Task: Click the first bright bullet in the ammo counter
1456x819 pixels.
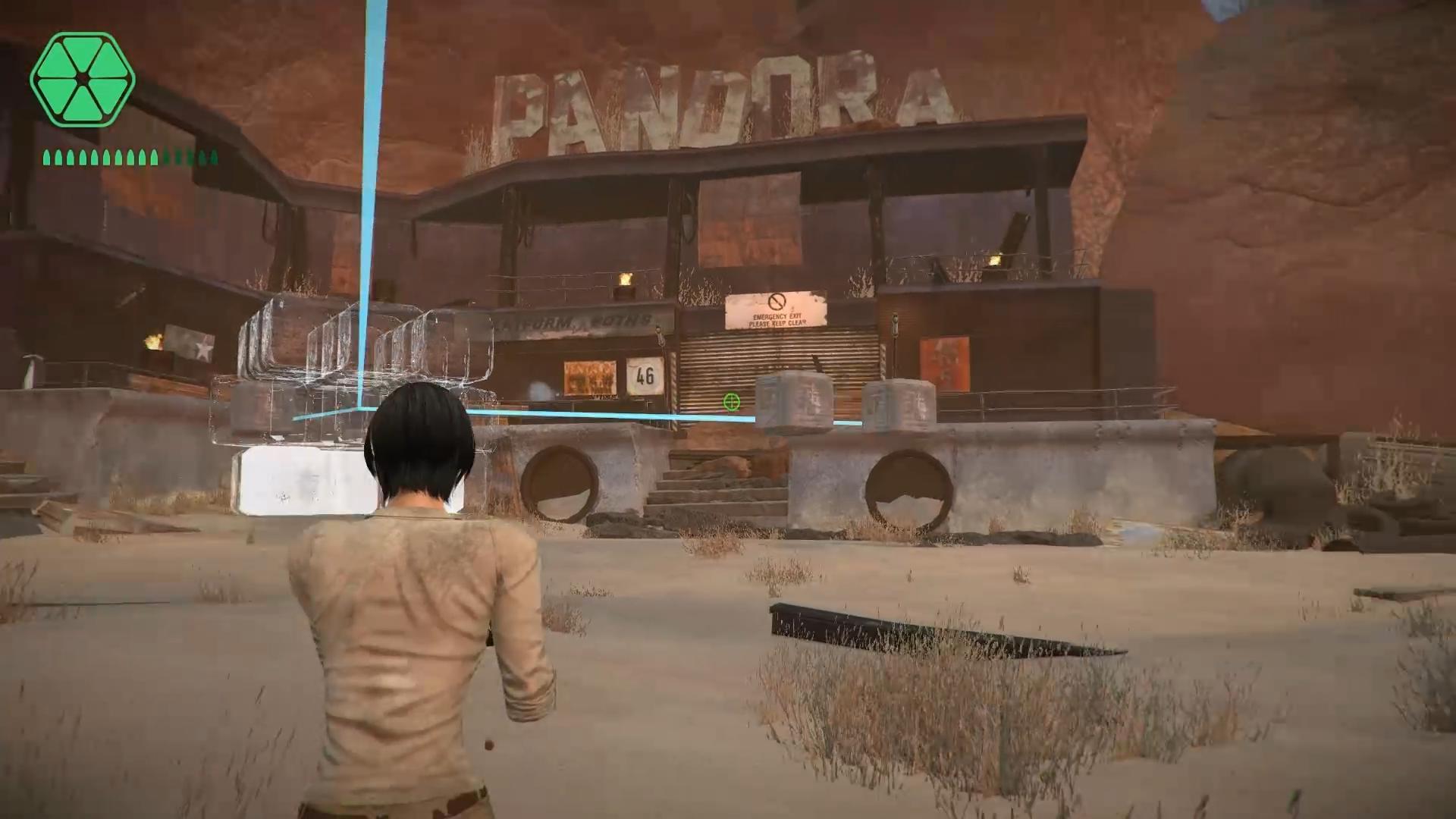Action: pyautogui.click(x=48, y=157)
